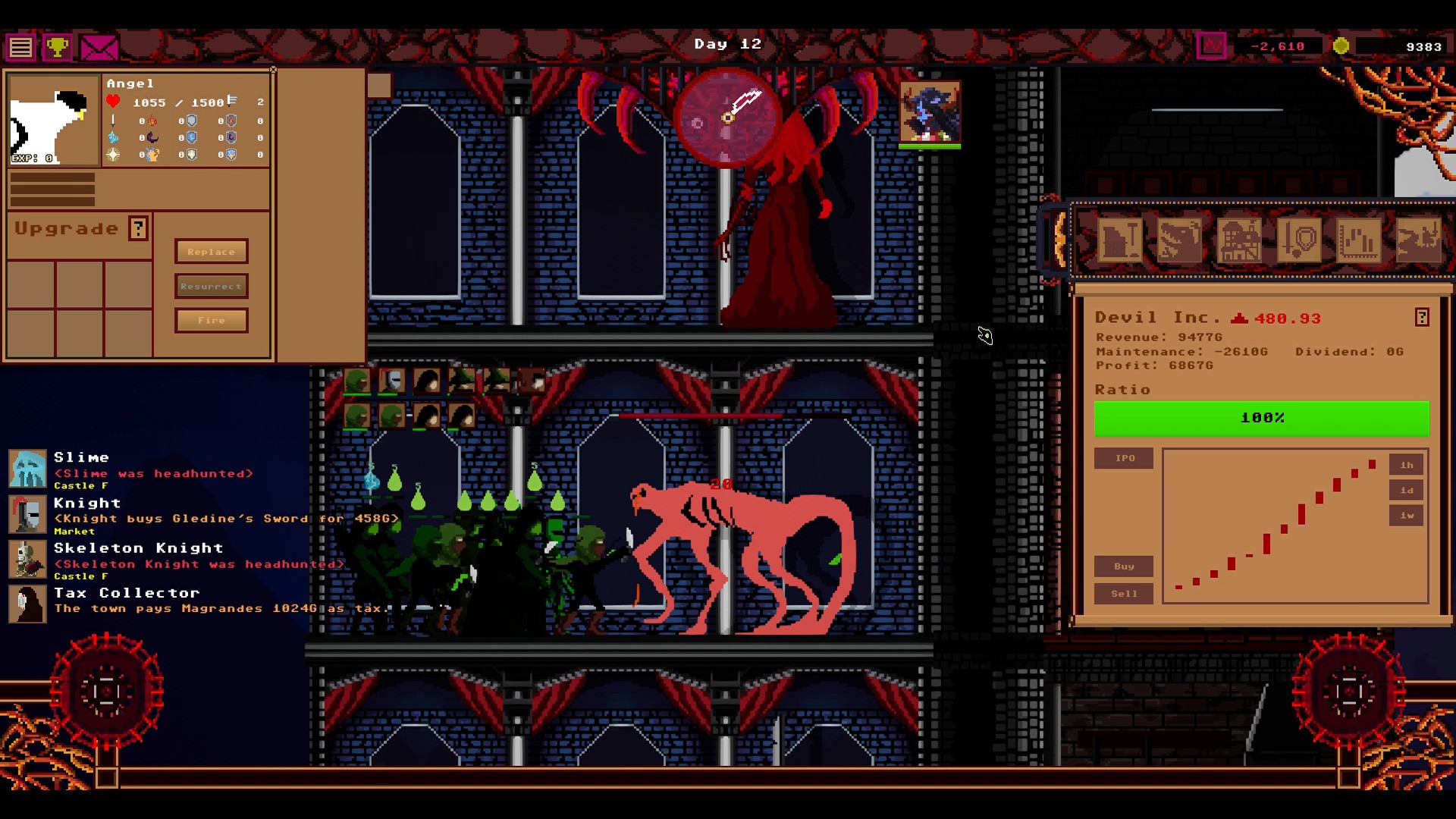
Task: Set the stock chart to 1w
Action: pos(1407,516)
